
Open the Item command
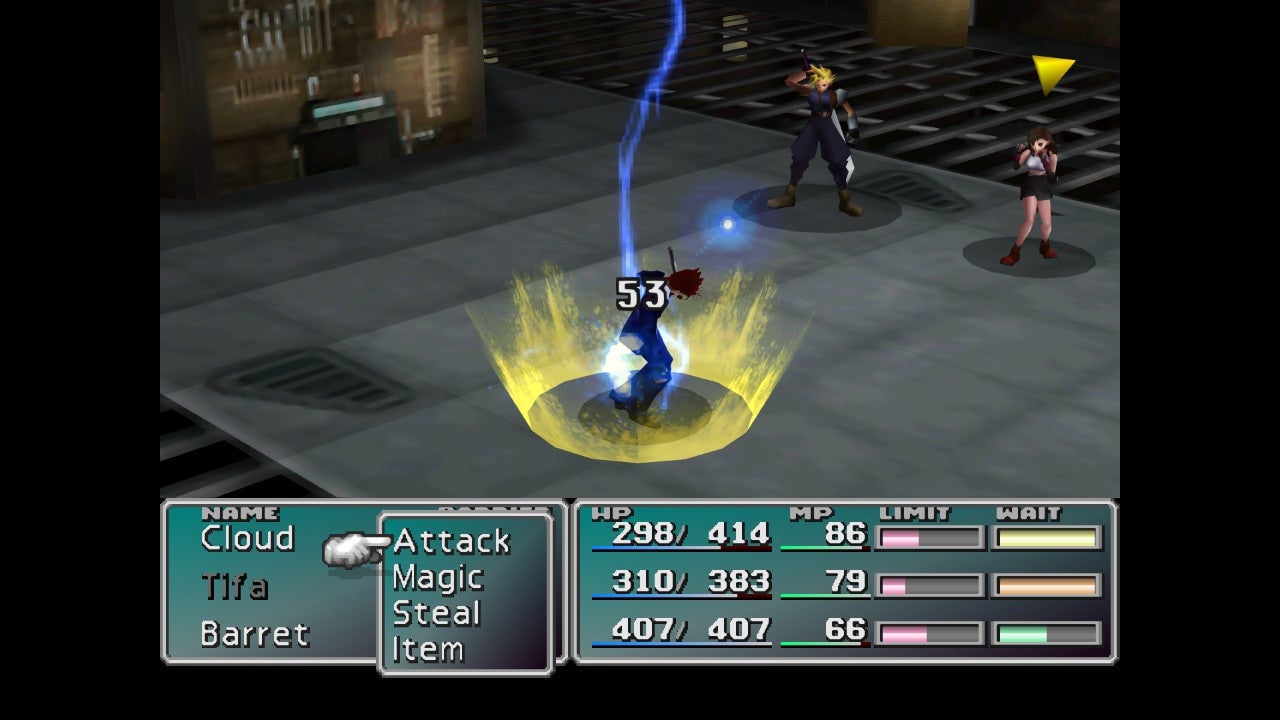(x=428, y=649)
